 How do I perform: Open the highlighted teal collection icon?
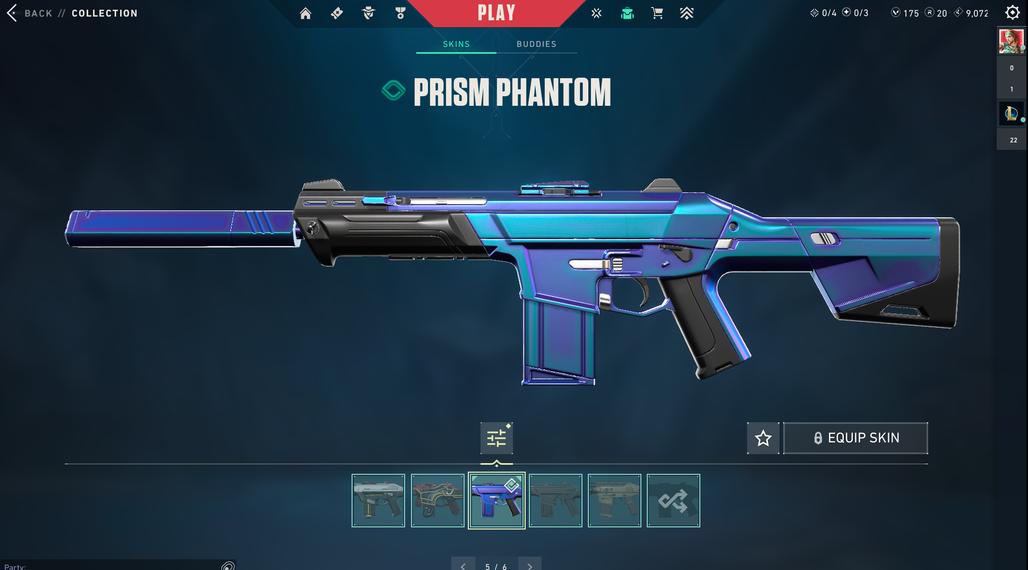tap(627, 13)
